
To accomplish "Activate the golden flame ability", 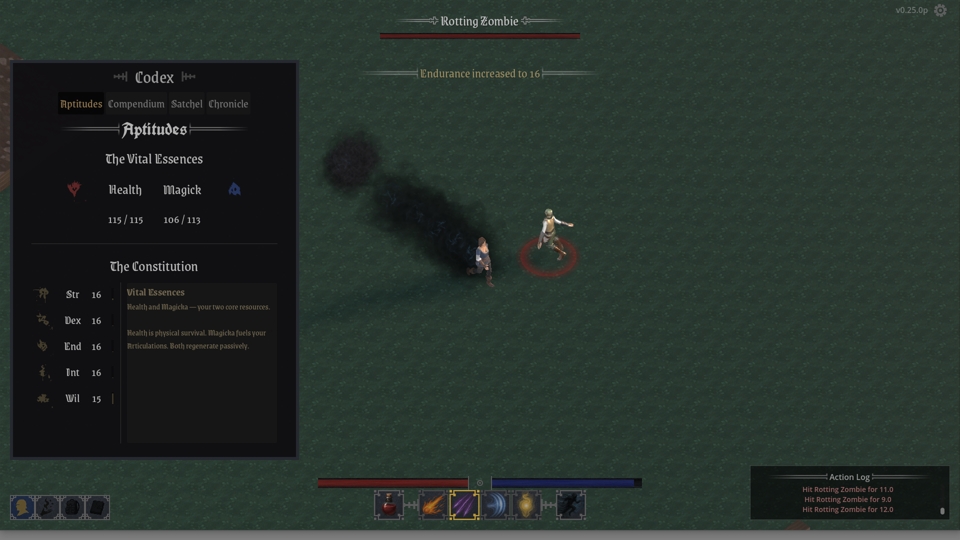I will [527, 506].
